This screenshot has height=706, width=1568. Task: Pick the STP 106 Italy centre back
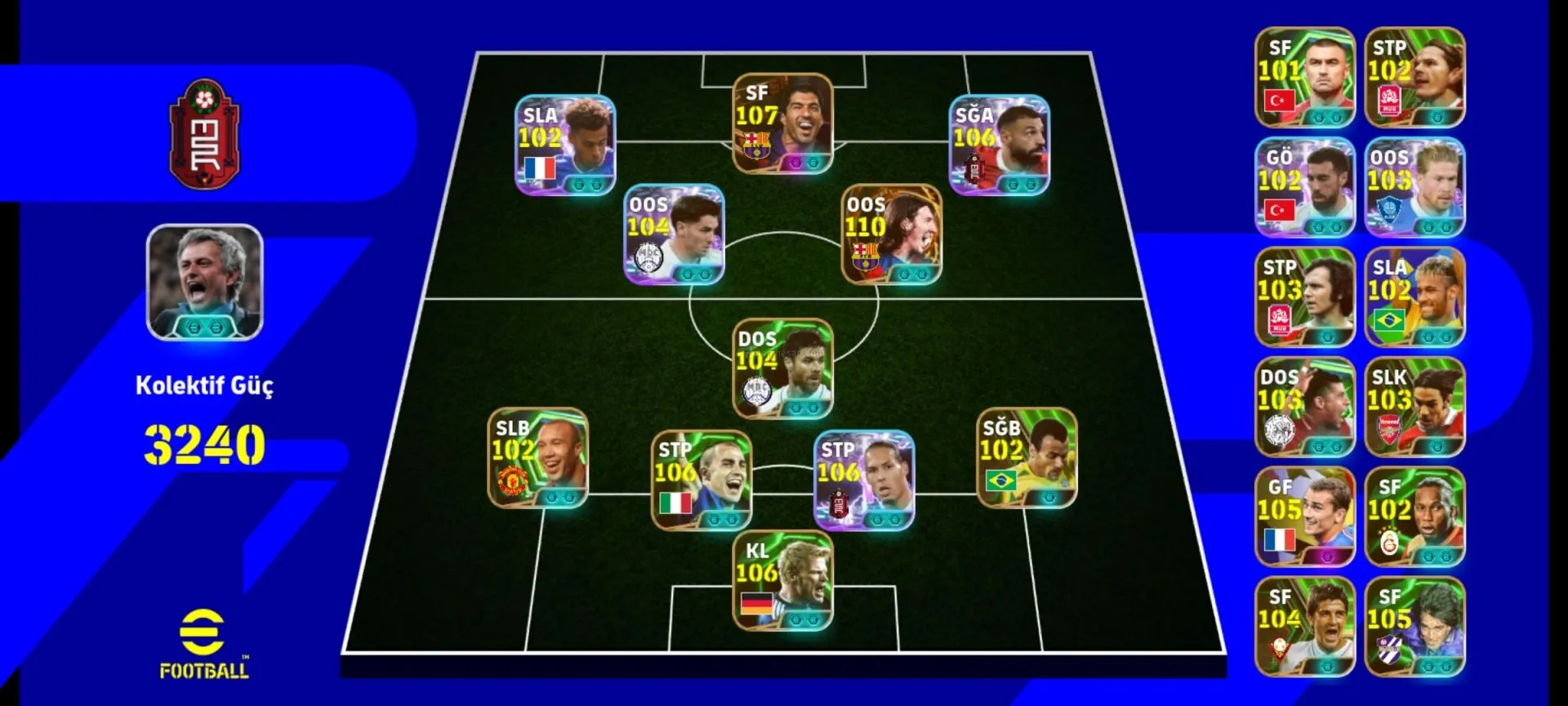(701, 480)
